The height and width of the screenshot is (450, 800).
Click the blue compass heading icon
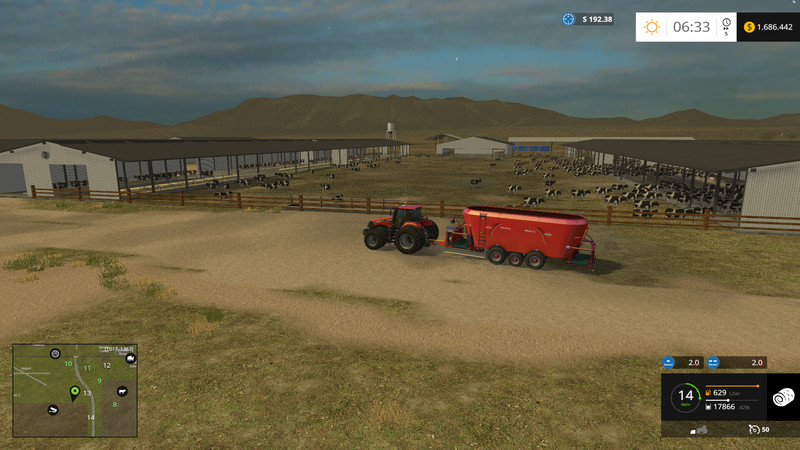point(569,19)
